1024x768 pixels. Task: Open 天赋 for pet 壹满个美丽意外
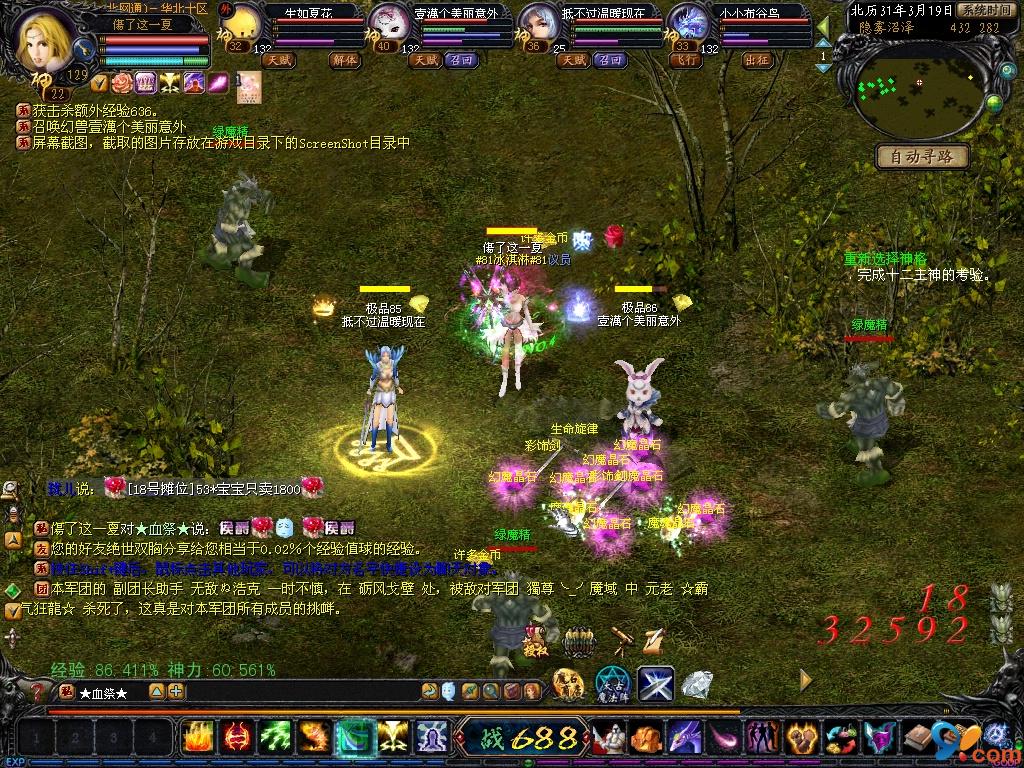tap(426, 59)
